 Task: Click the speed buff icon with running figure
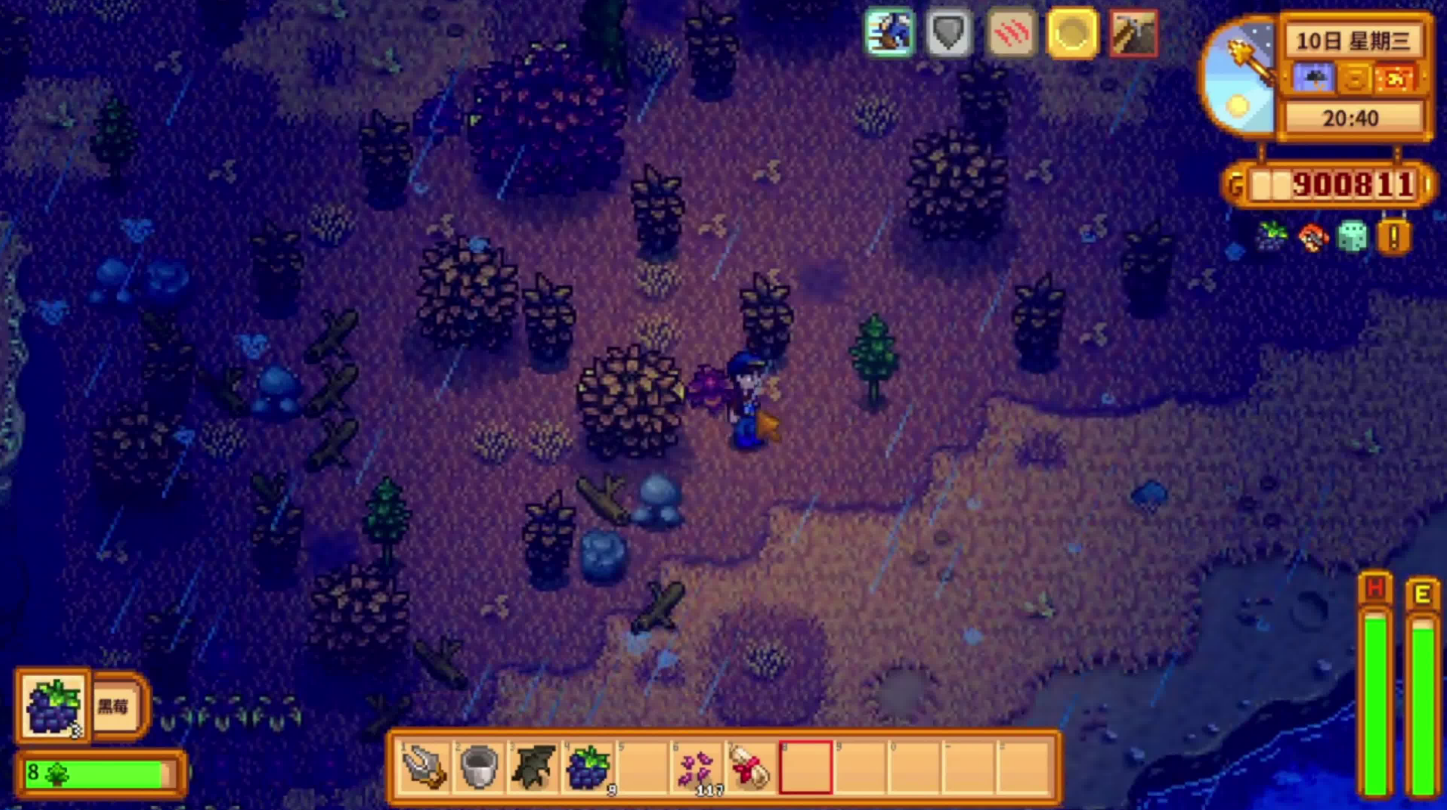click(889, 33)
